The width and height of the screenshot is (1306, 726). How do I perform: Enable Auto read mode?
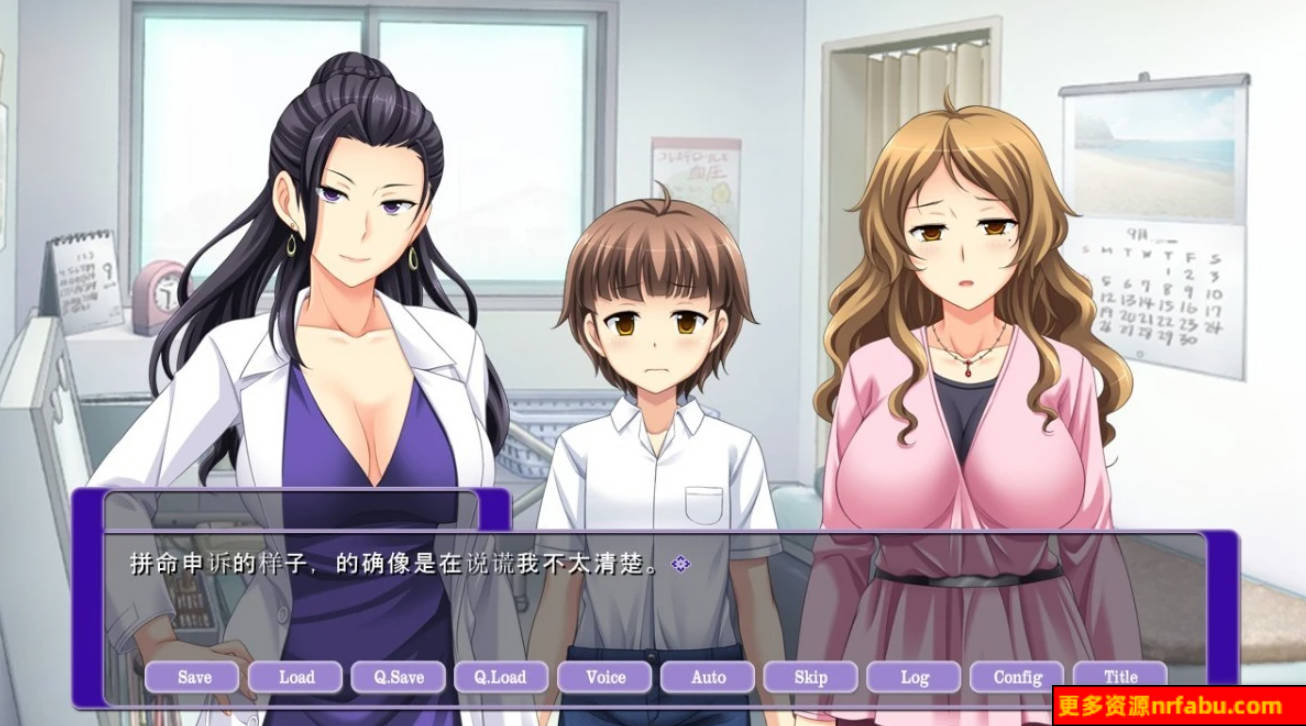pyautogui.click(x=706, y=677)
